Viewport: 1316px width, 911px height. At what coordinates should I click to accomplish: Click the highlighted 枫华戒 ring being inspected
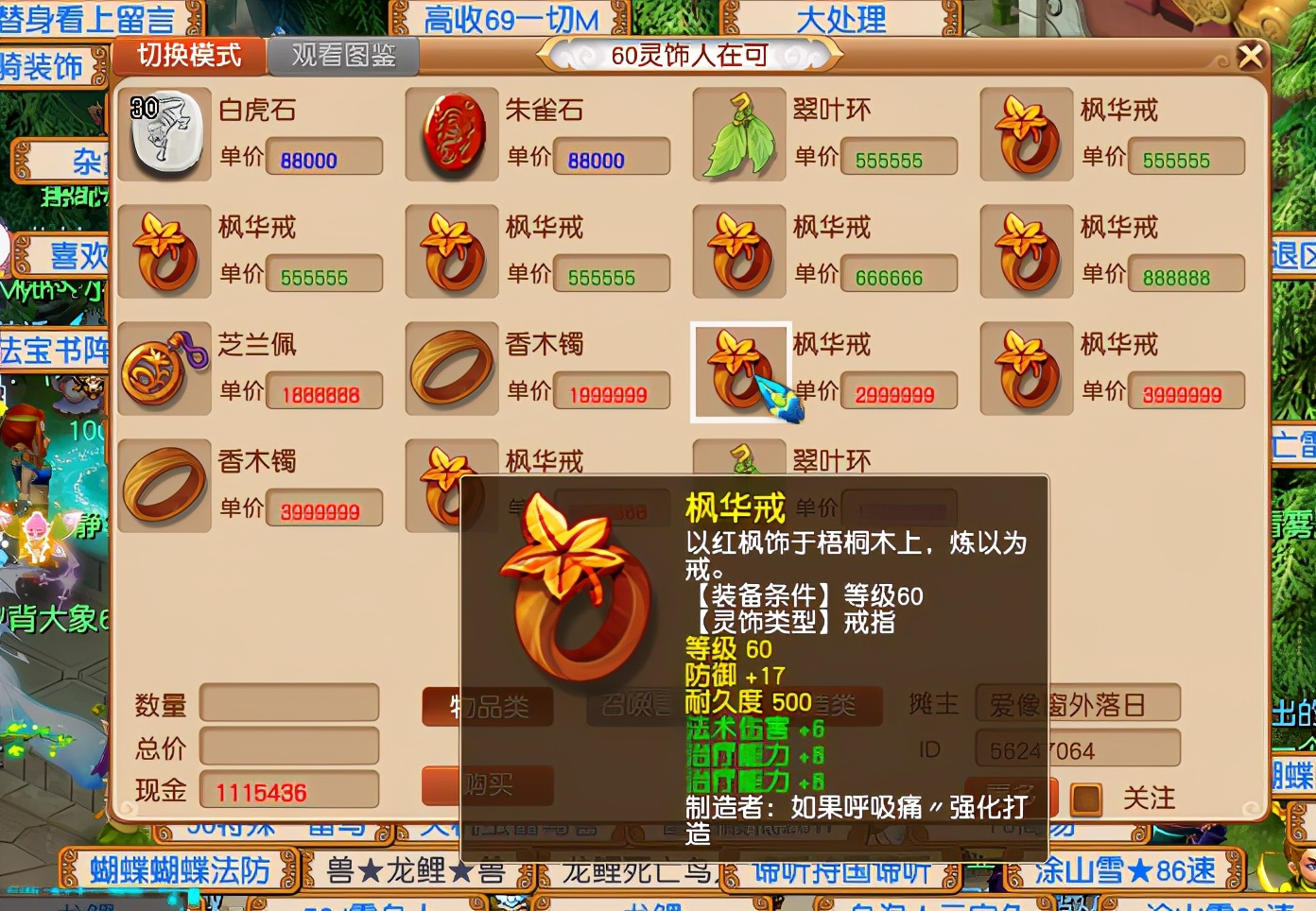738,369
